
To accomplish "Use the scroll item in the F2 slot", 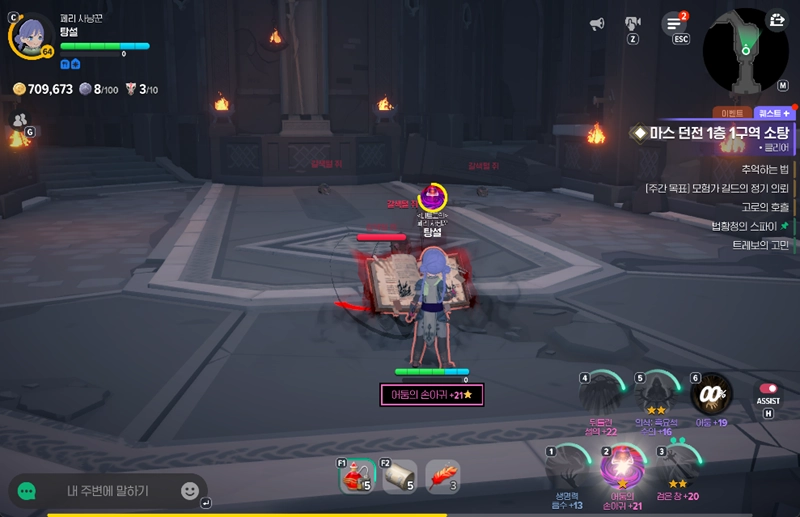I will [400, 478].
